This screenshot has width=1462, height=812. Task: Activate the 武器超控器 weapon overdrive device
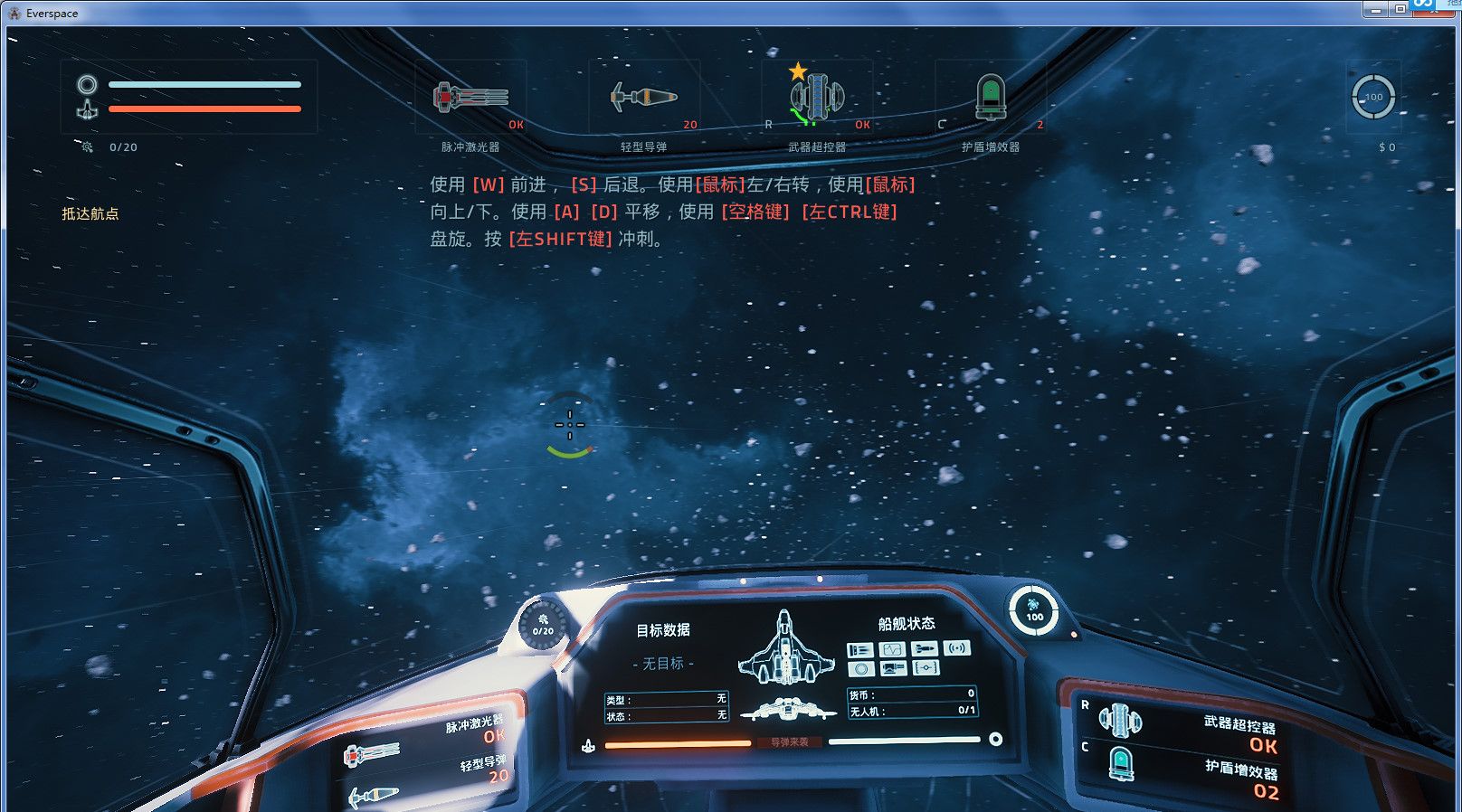pyautogui.click(x=818, y=98)
